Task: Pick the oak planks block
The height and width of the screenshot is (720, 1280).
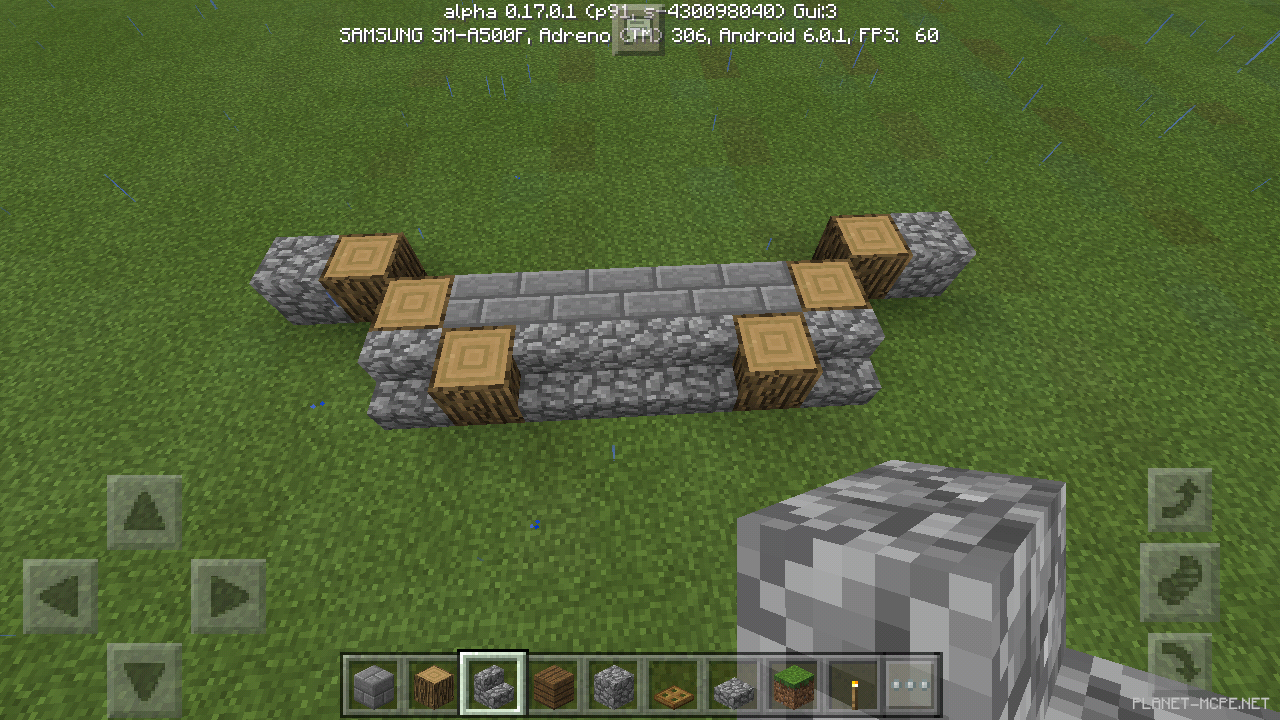Action: click(553, 684)
